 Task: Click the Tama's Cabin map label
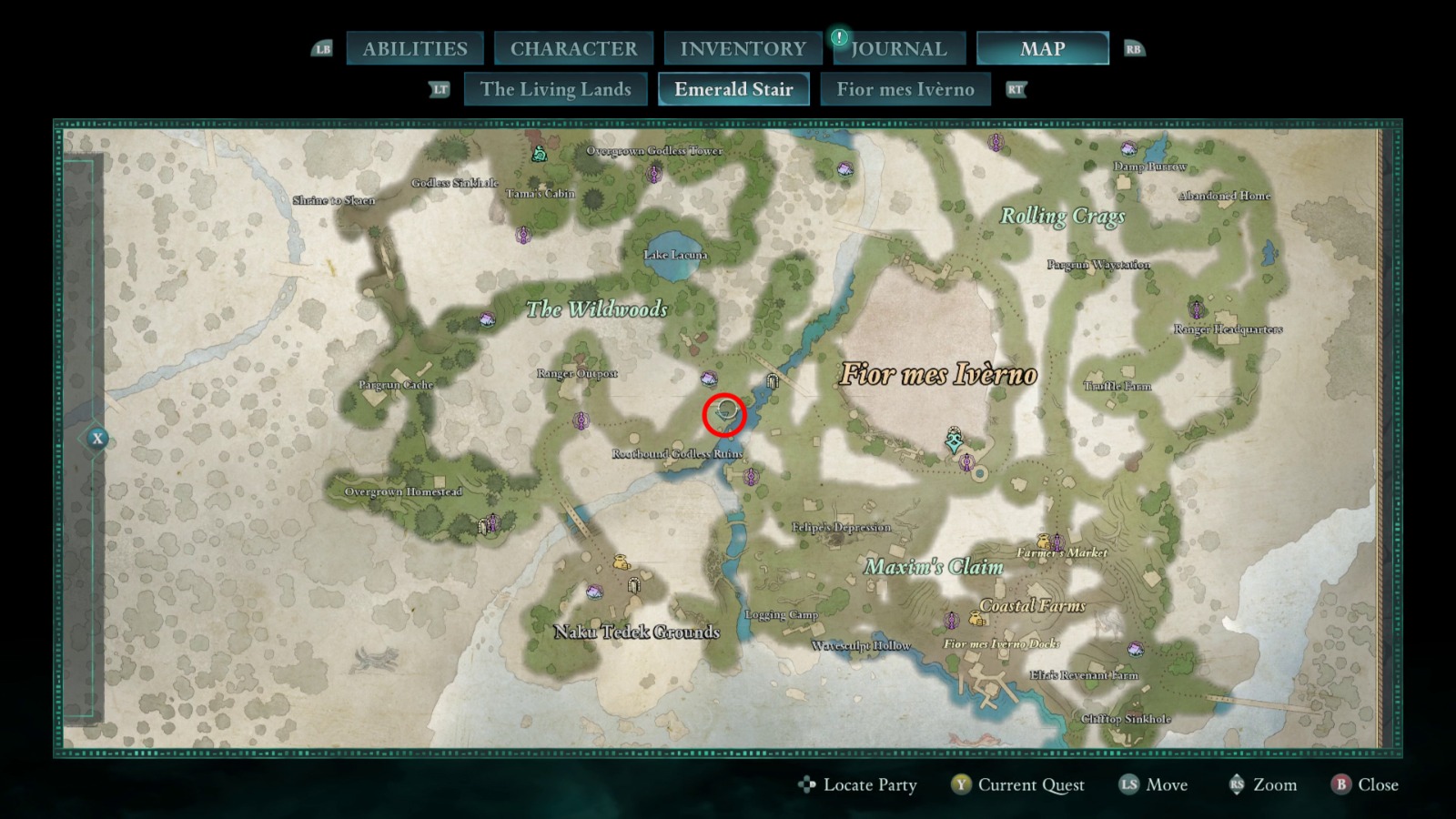click(x=541, y=194)
